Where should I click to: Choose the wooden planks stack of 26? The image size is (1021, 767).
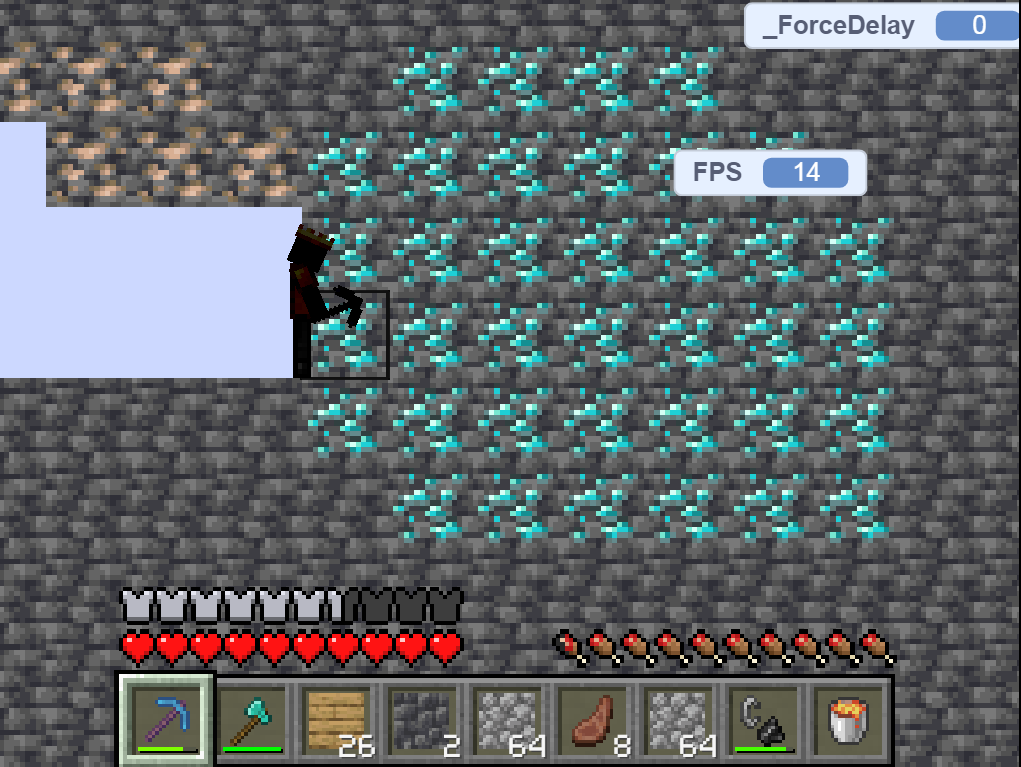[337, 720]
